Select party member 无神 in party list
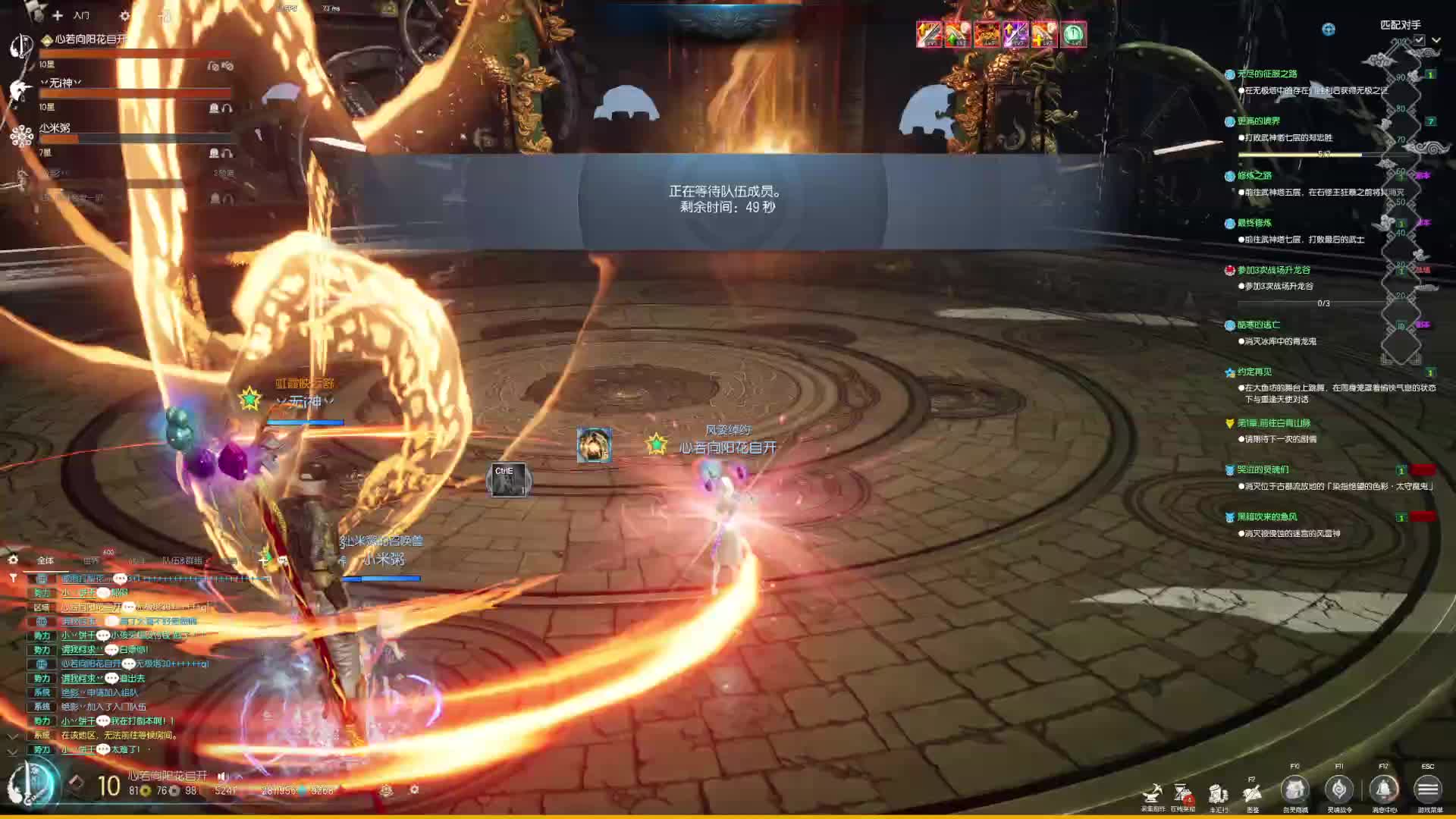Viewport: 1456px width, 819px height. coord(61,83)
